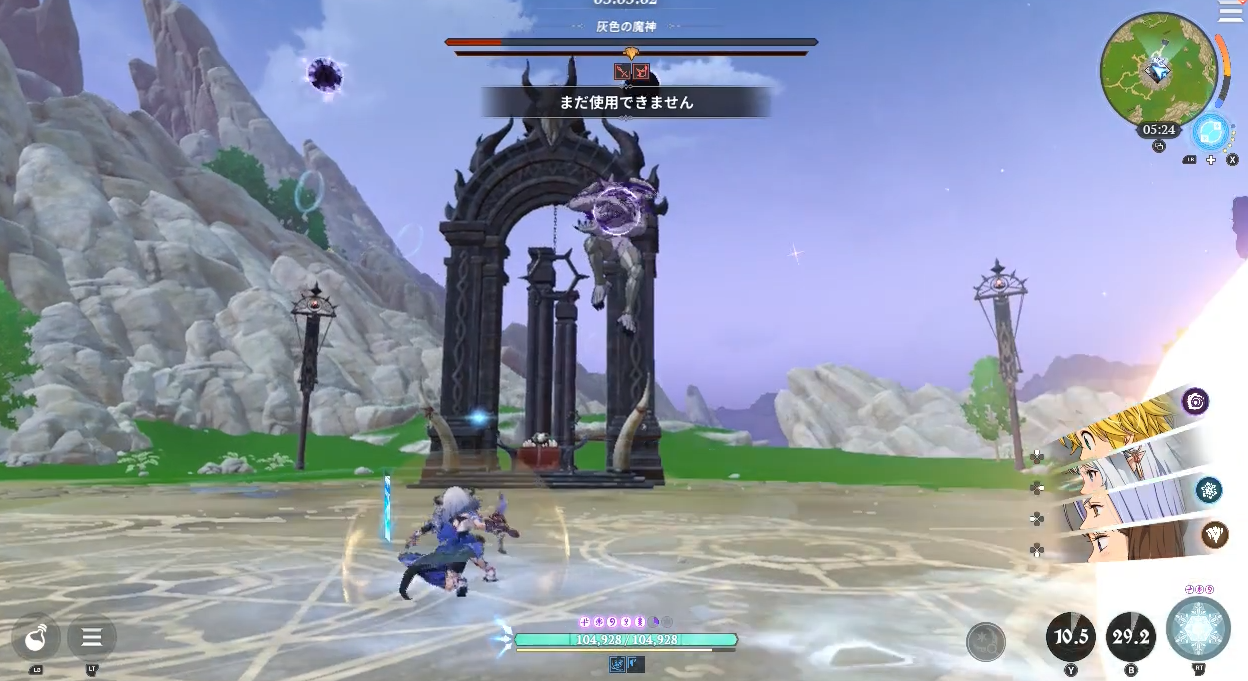Activate the snowflake ultimate skill

click(1197, 629)
